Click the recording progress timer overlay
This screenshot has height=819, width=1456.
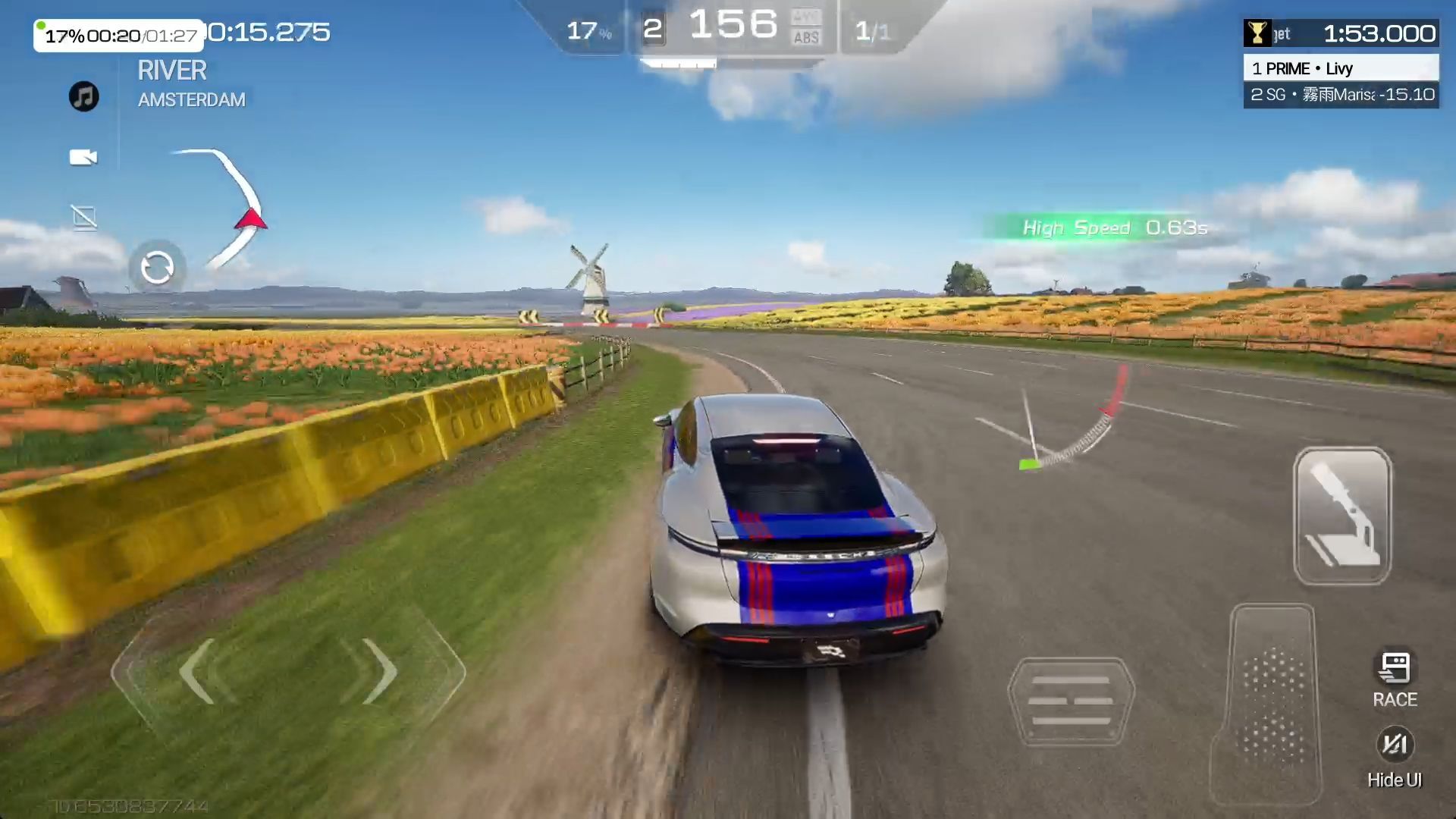[x=119, y=36]
